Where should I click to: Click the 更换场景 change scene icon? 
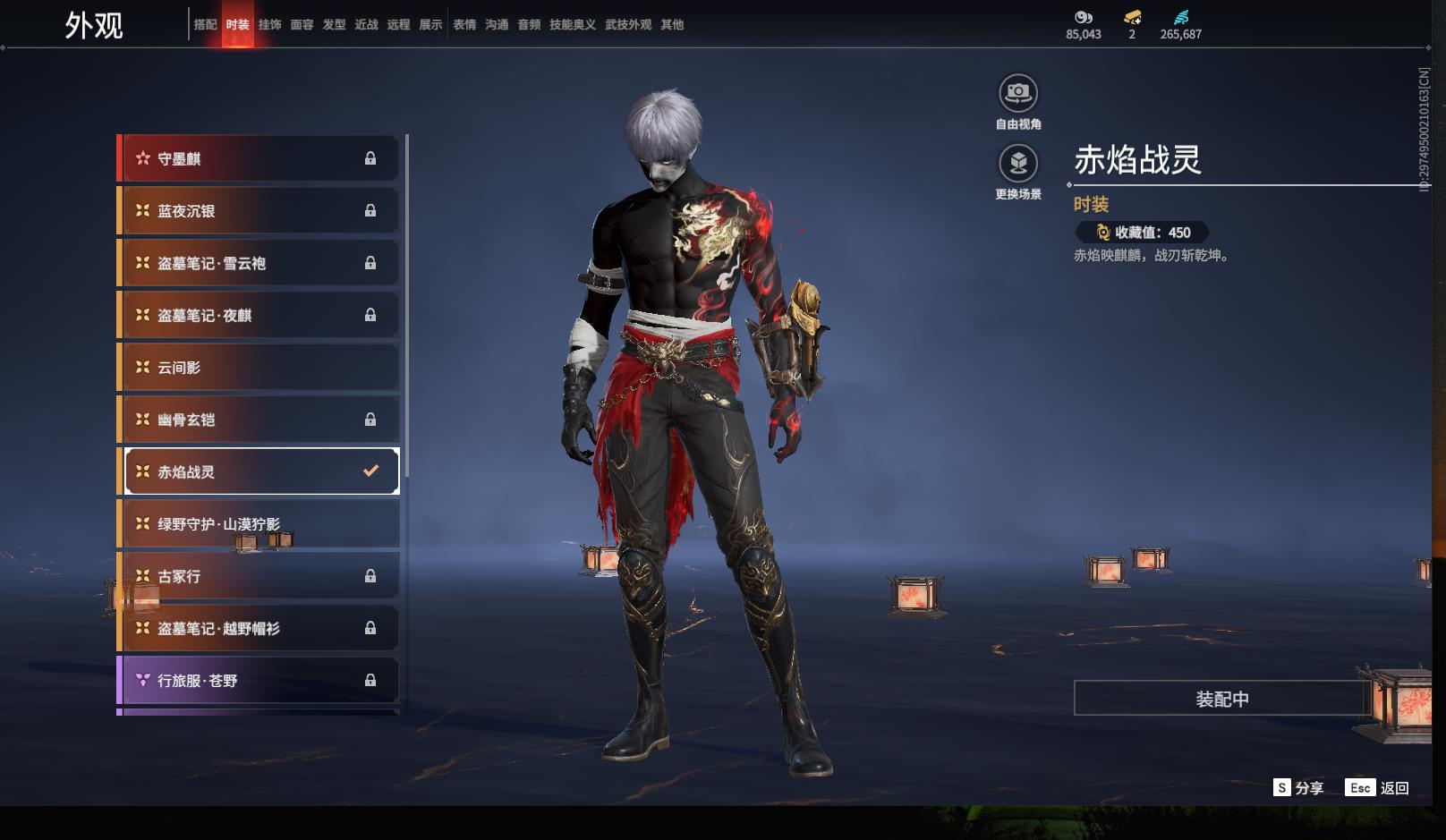pos(1018,164)
